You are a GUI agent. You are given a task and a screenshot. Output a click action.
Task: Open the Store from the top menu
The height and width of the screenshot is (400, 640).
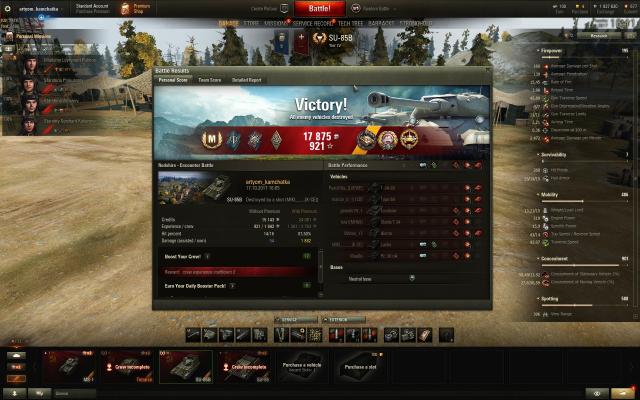pyautogui.click(x=257, y=22)
